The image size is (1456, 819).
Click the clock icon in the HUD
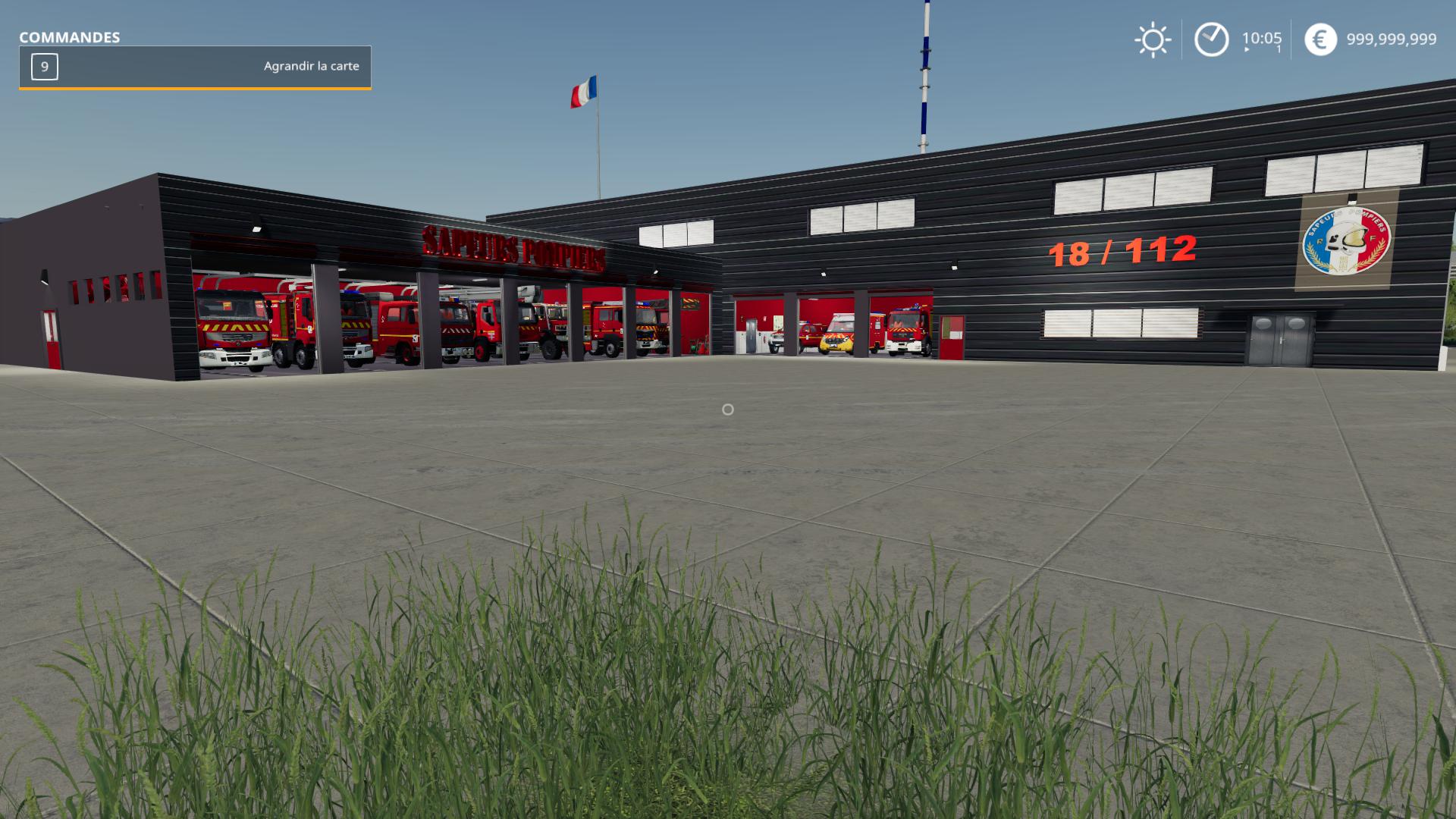1211,39
